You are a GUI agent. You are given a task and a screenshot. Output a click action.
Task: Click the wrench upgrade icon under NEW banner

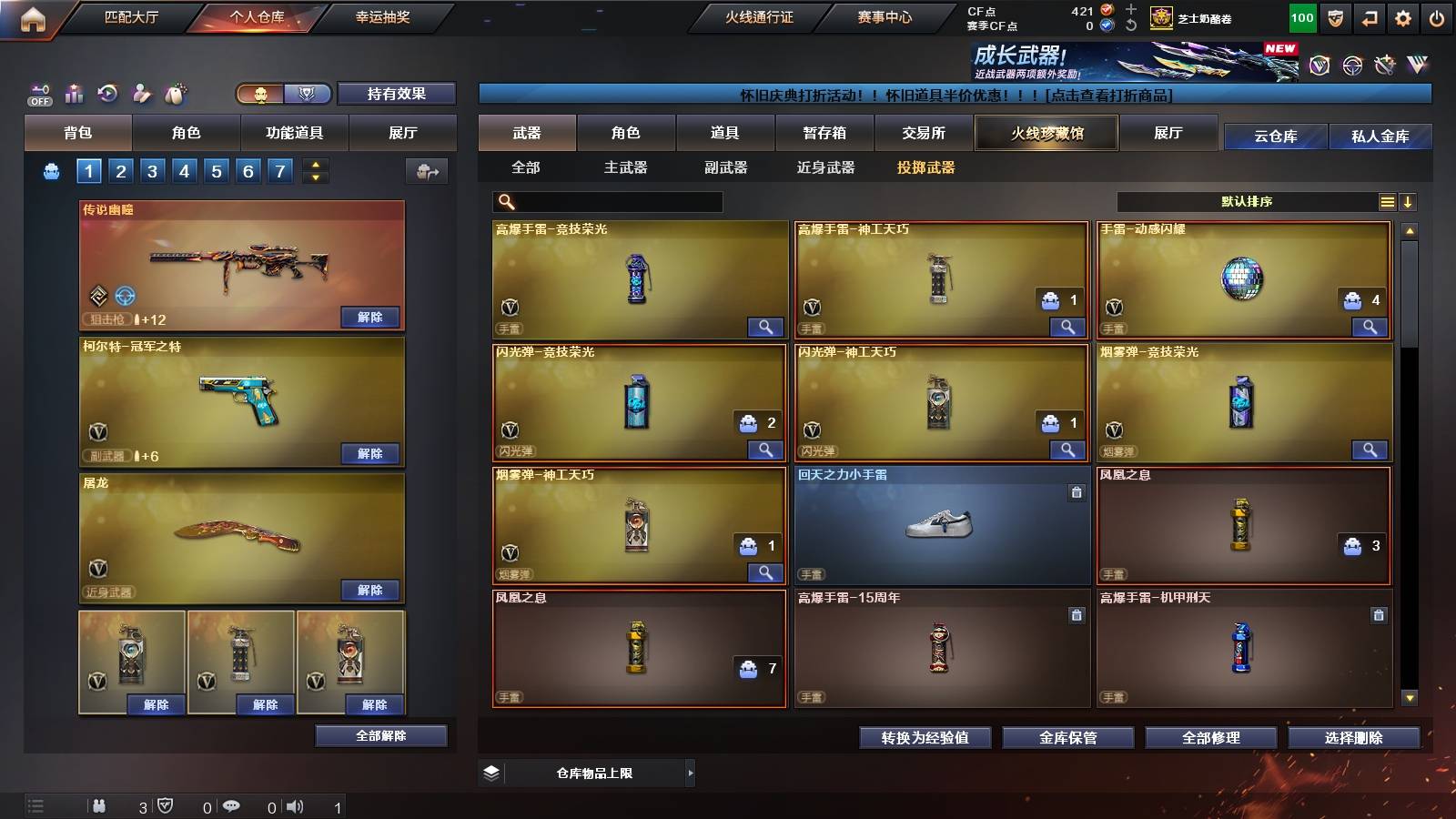coord(1384,65)
